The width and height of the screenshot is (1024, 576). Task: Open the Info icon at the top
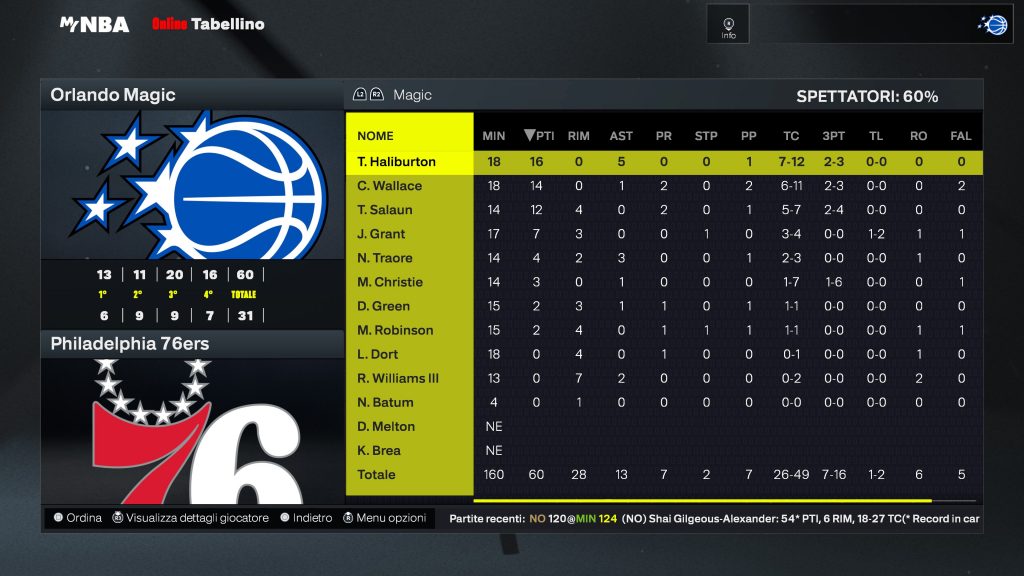pos(728,24)
